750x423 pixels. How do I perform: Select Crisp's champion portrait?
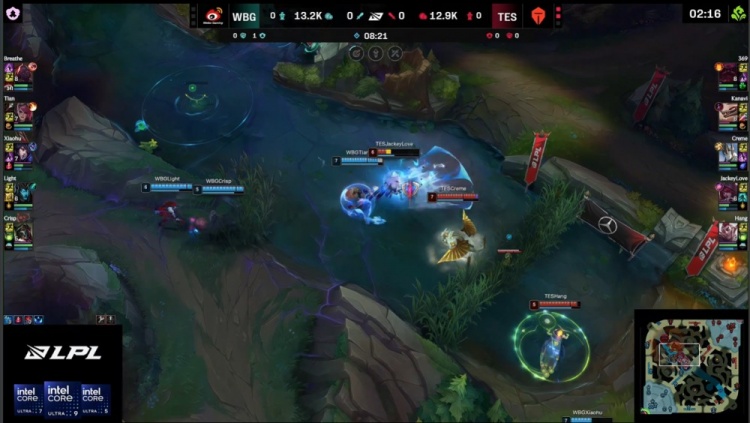pyautogui.click(x=22, y=231)
